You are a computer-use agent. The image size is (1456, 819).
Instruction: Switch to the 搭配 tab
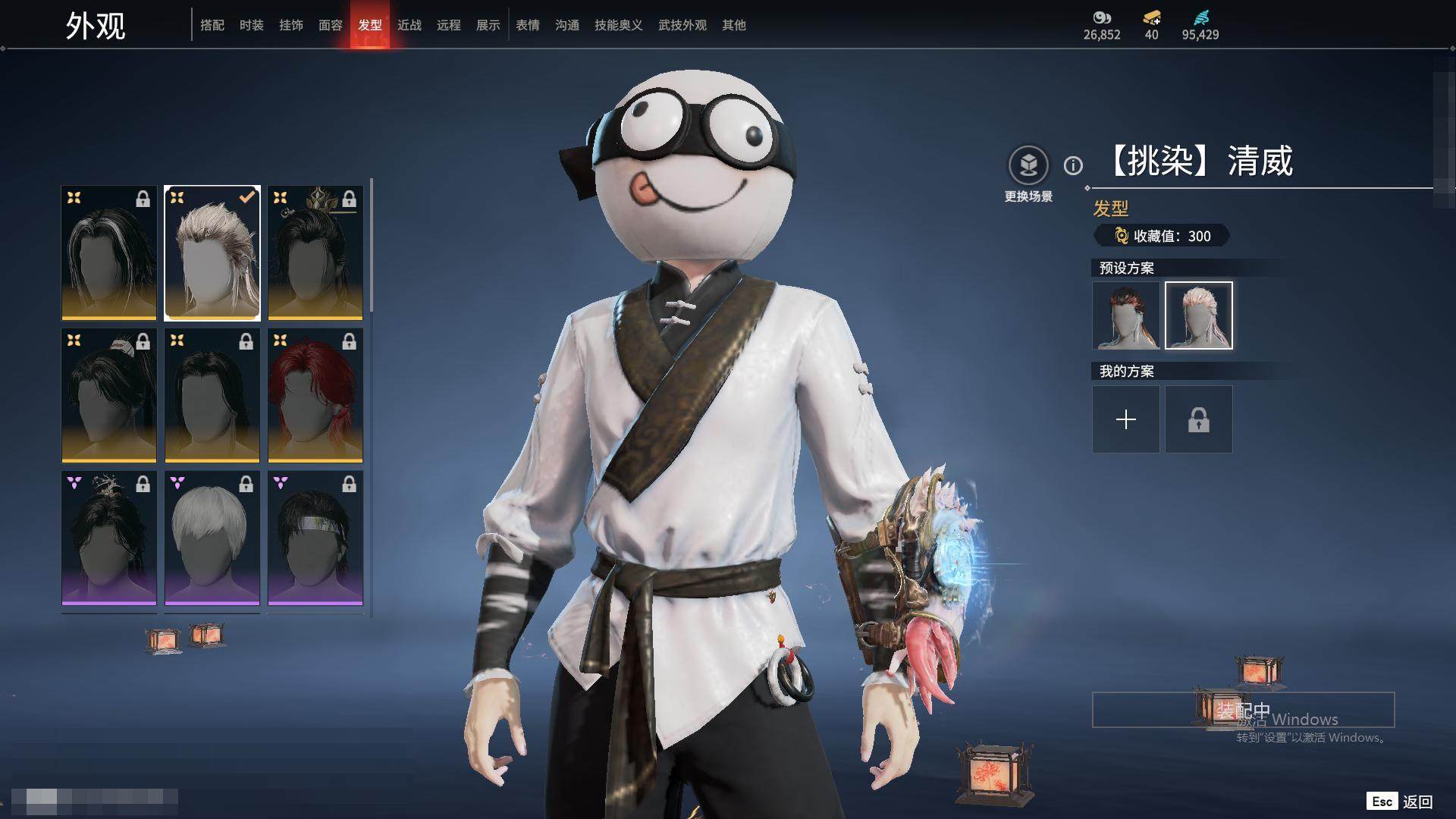[212, 25]
